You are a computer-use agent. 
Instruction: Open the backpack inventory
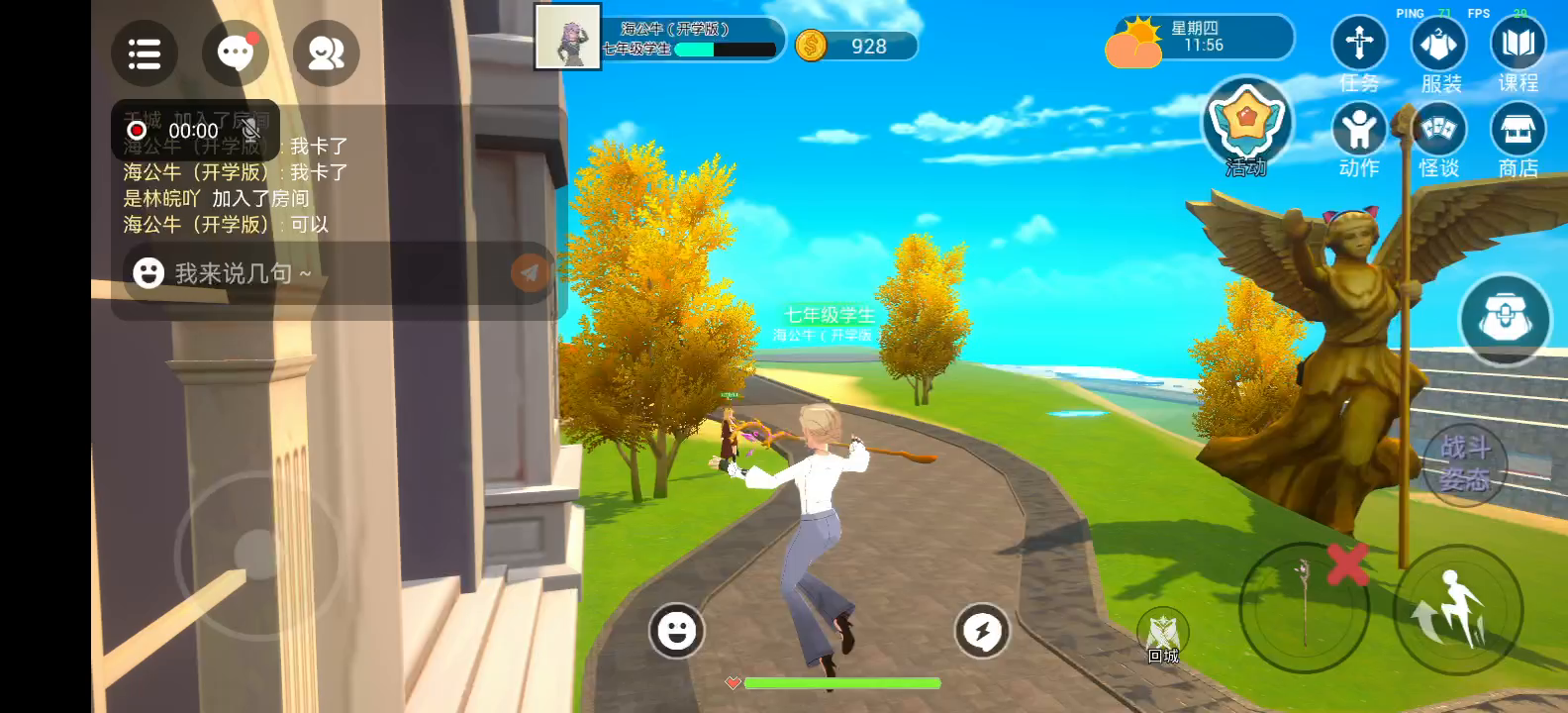point(1505,319)
